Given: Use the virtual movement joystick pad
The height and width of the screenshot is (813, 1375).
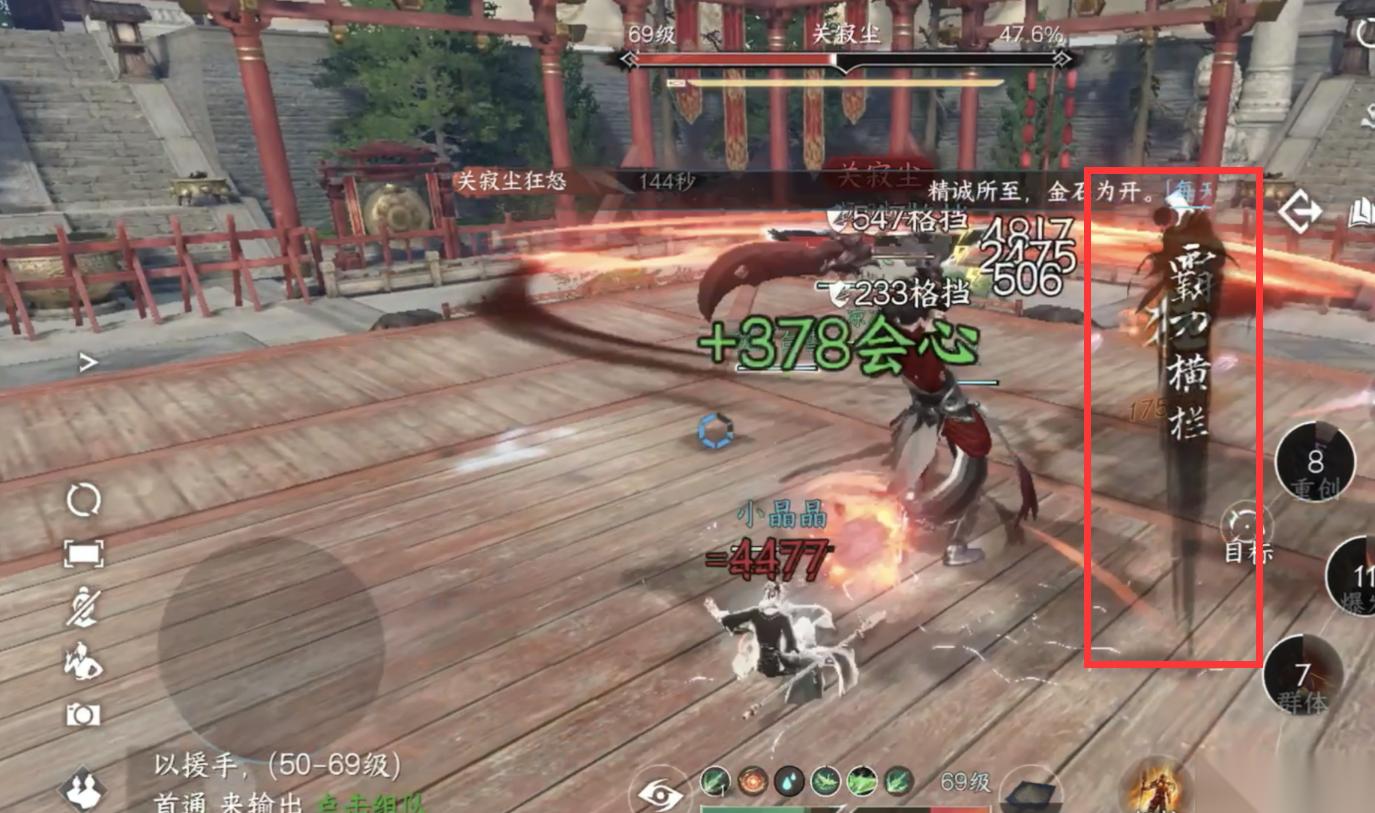Looking at the screenshot, I should point(271,645).
